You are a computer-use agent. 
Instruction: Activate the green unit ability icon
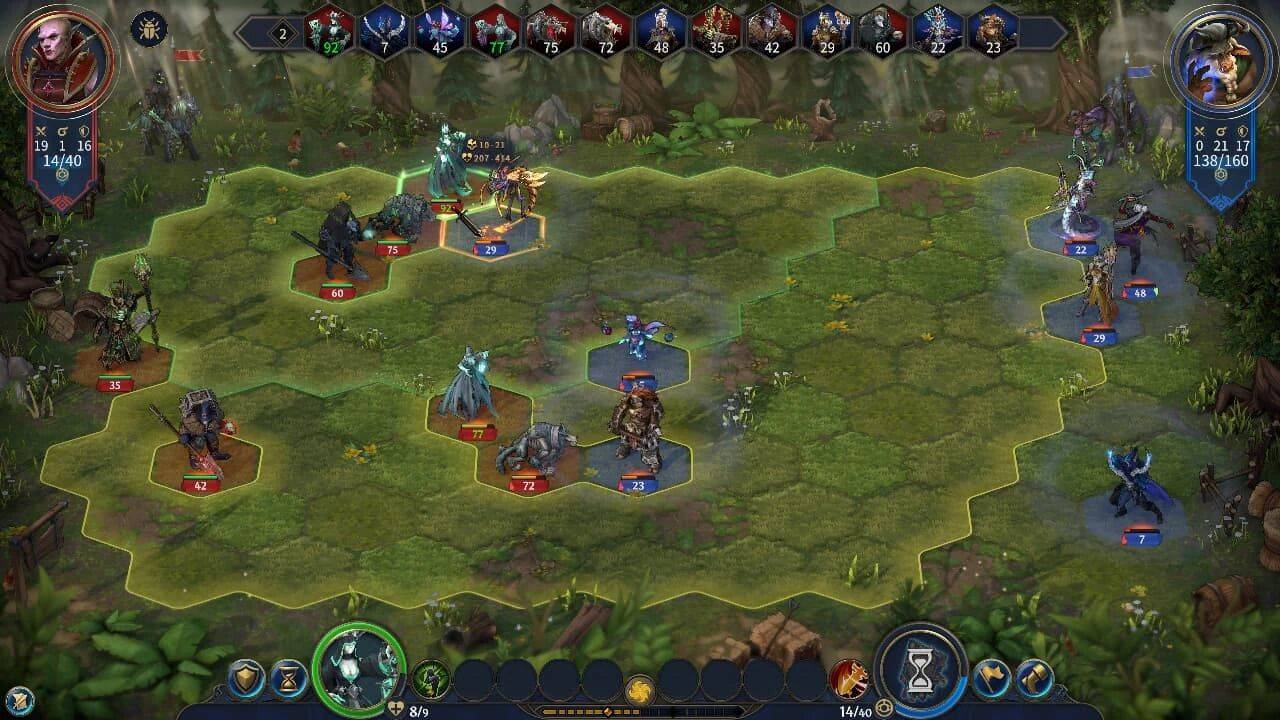click(431, 680)
